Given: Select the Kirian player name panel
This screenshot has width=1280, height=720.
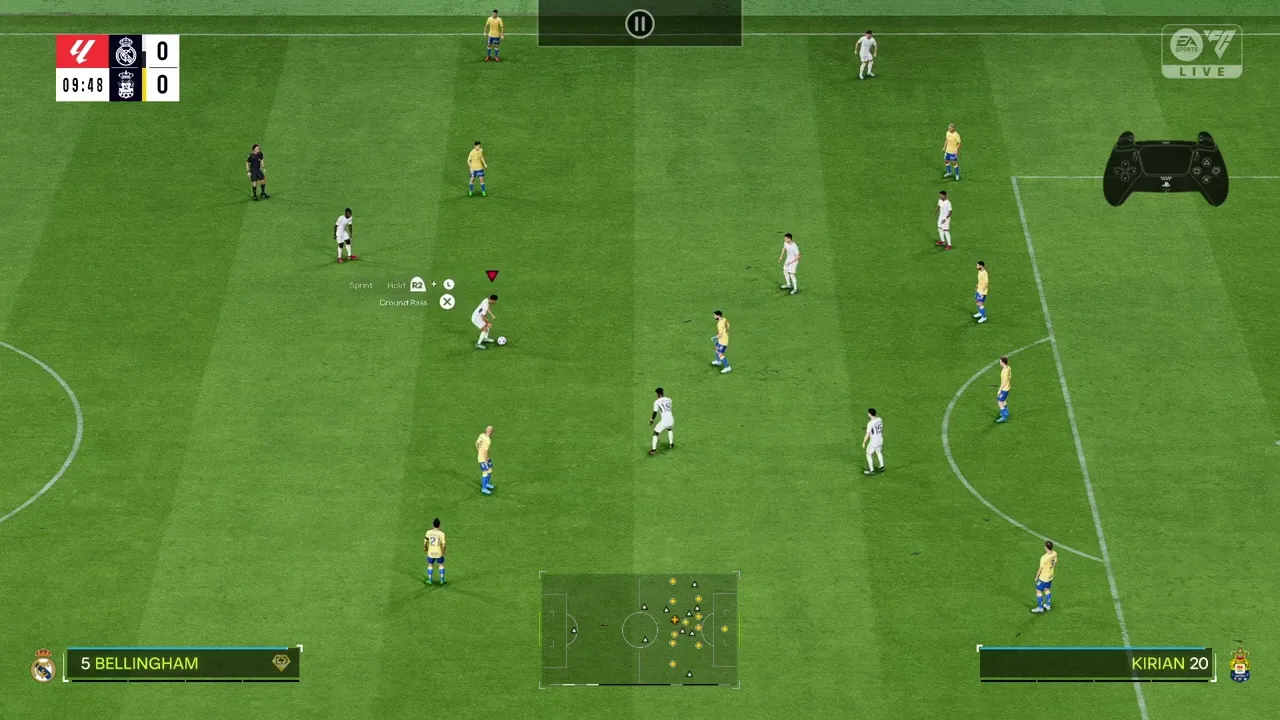Looking at the screenshot, I should click(1096, 664).
